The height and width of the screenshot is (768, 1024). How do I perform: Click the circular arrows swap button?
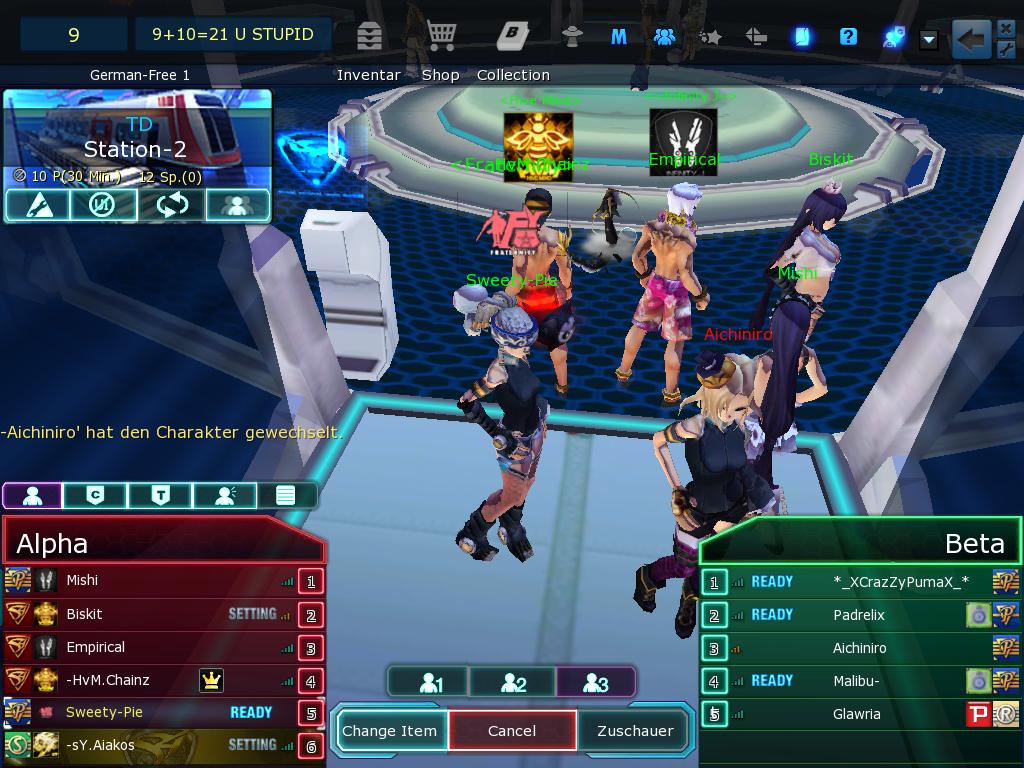[171, 205]
